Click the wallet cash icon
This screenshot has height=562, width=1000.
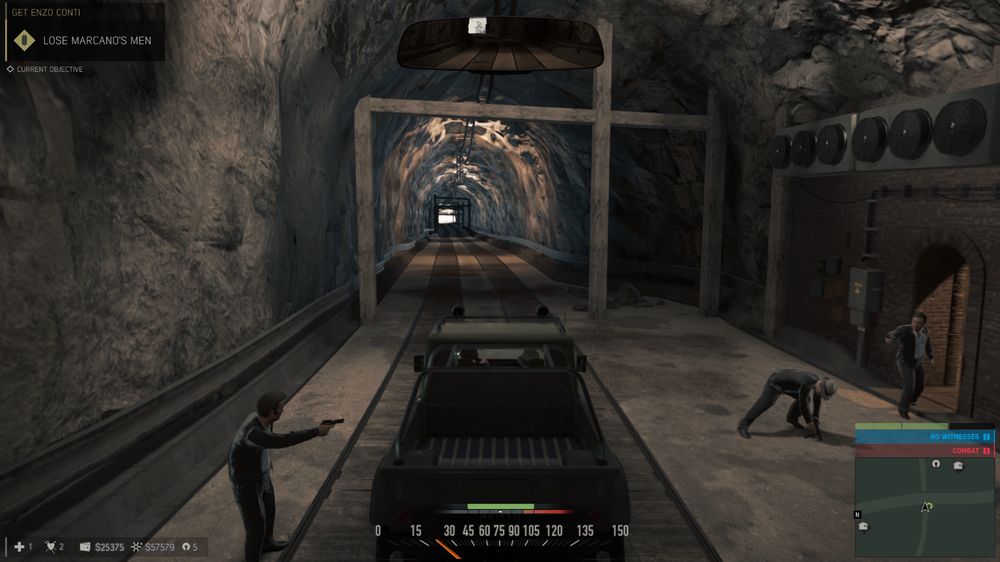[85, 547]
